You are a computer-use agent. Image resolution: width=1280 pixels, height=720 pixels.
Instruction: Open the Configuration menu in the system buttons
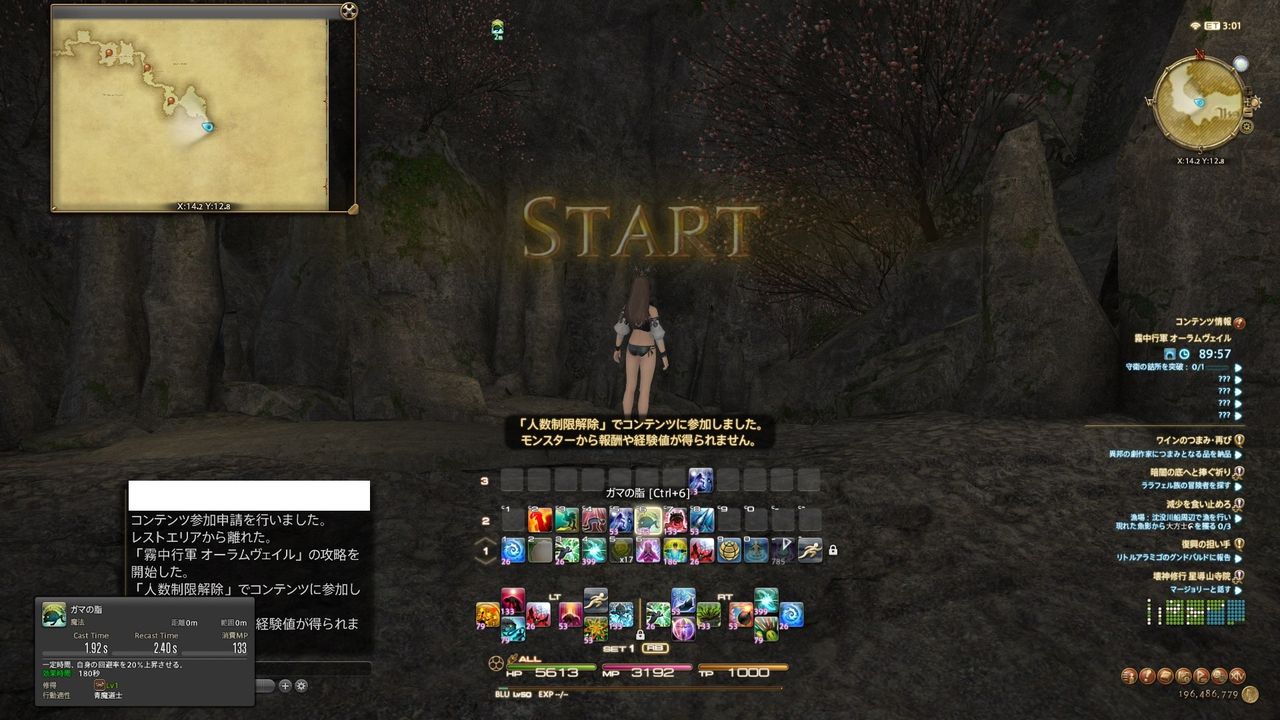(x=1219, y=676)
